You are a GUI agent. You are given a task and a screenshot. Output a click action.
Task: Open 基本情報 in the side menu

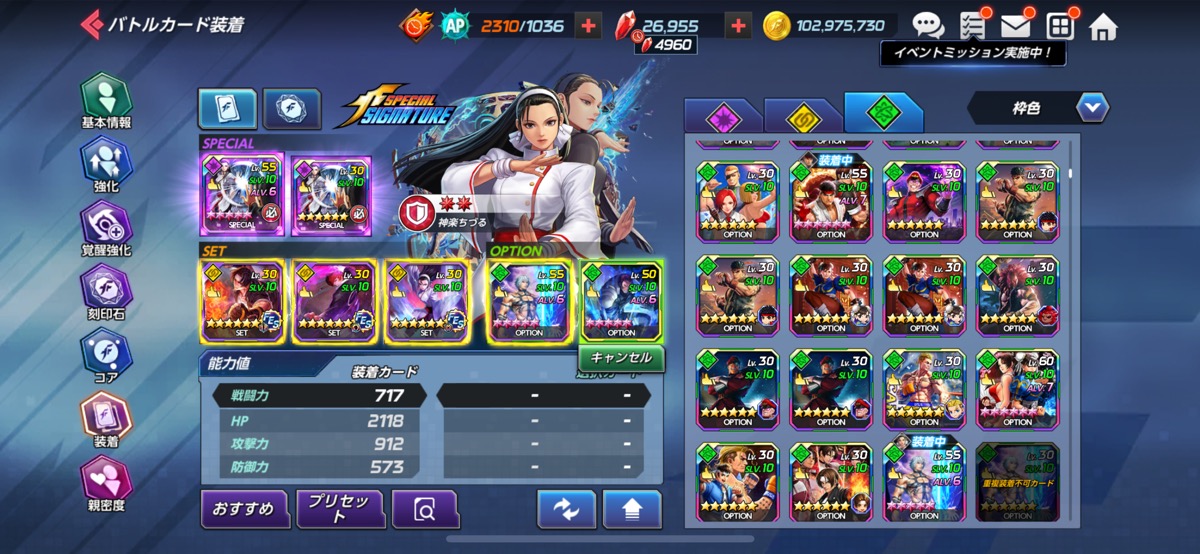106,102
